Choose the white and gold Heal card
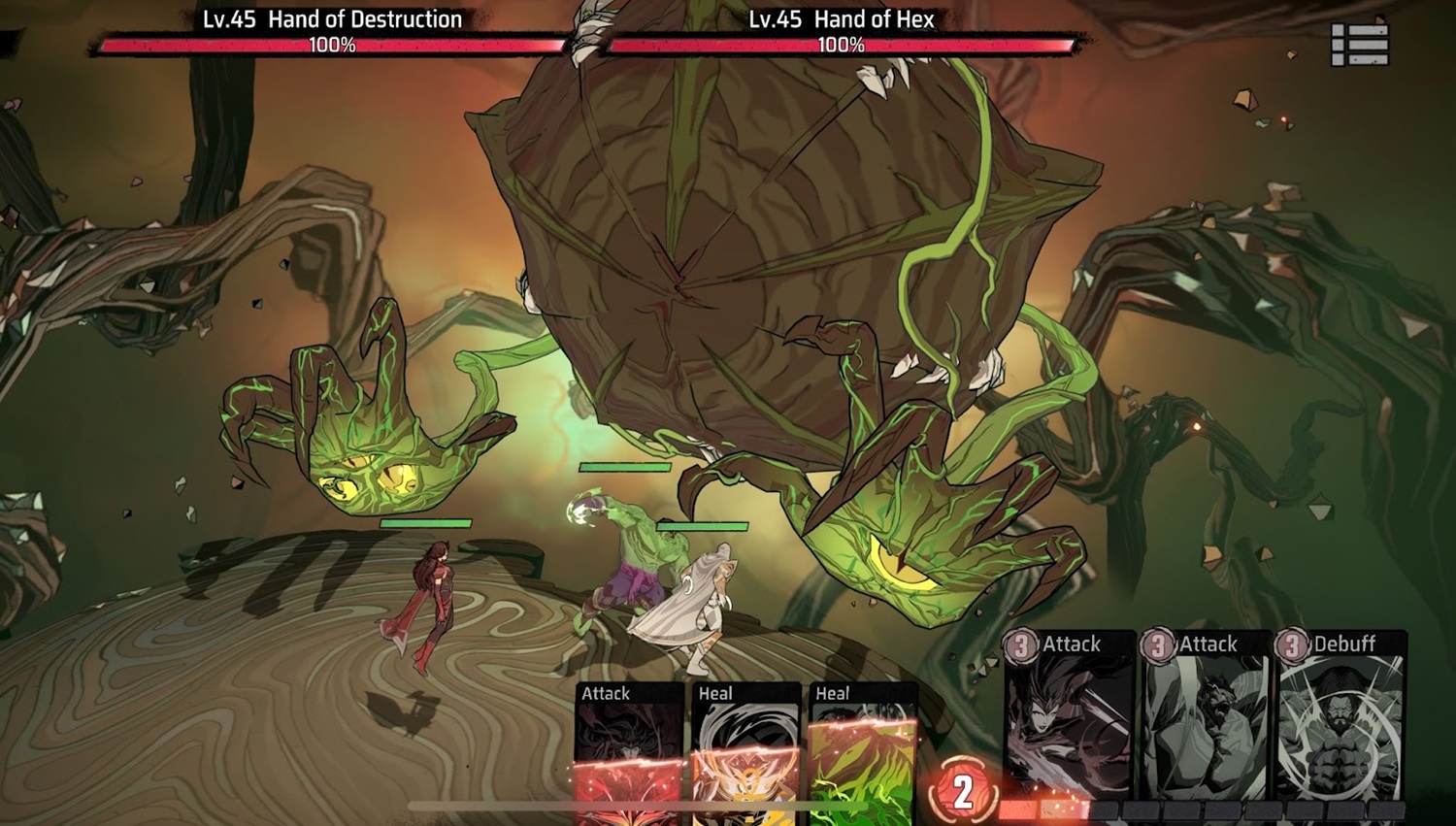Image resolution: width=1456 pixels, height=826 pixels. pos(745,753)
